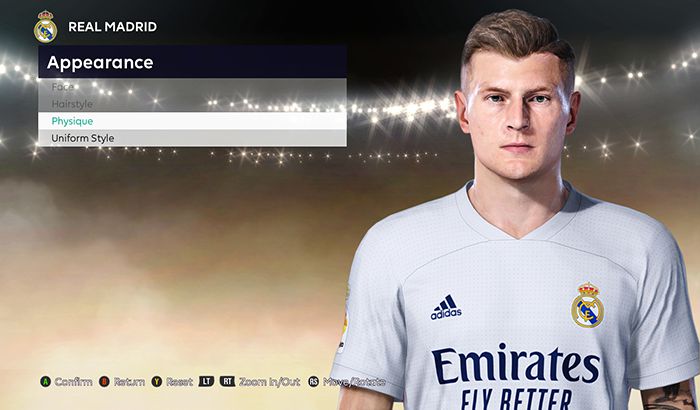700x410 pixels.
Task: Choose the highlighted Physique entry
Action: click(x=74, y=121)
